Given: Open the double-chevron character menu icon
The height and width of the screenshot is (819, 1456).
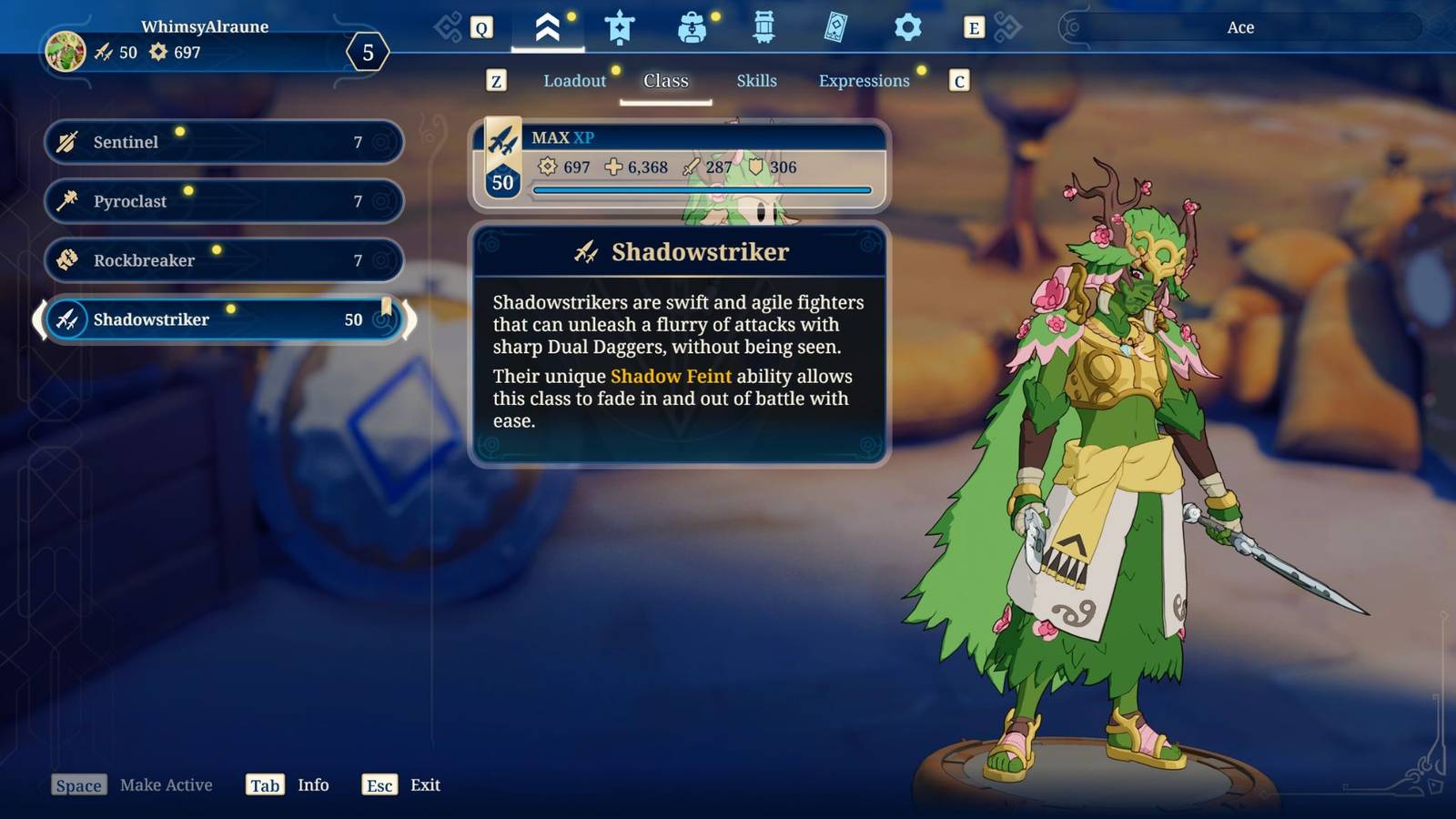Looking at the screenshot, I should point(547,28).
